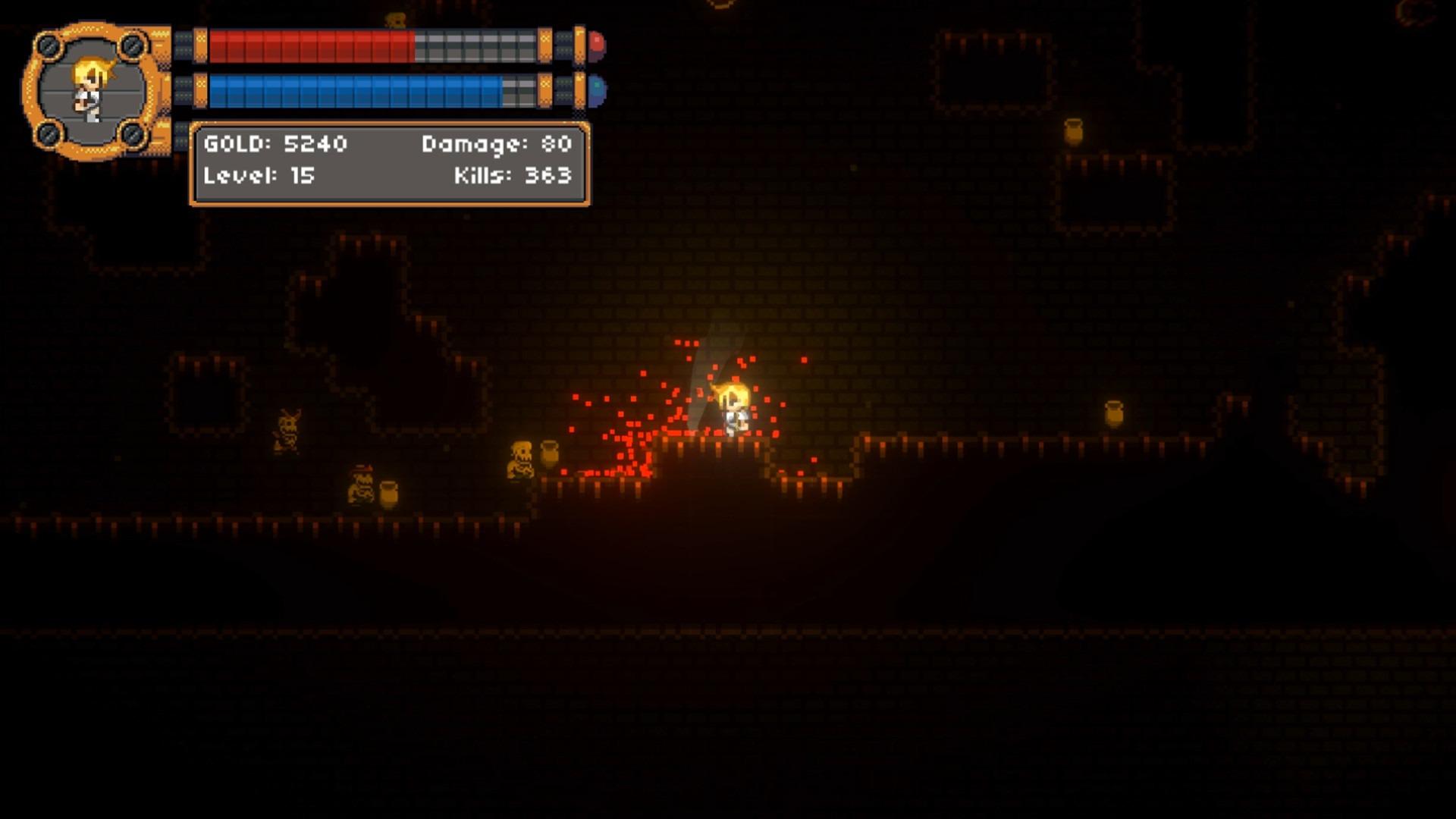Click the blonde hero portrait frame

click(x=91, y=91)
